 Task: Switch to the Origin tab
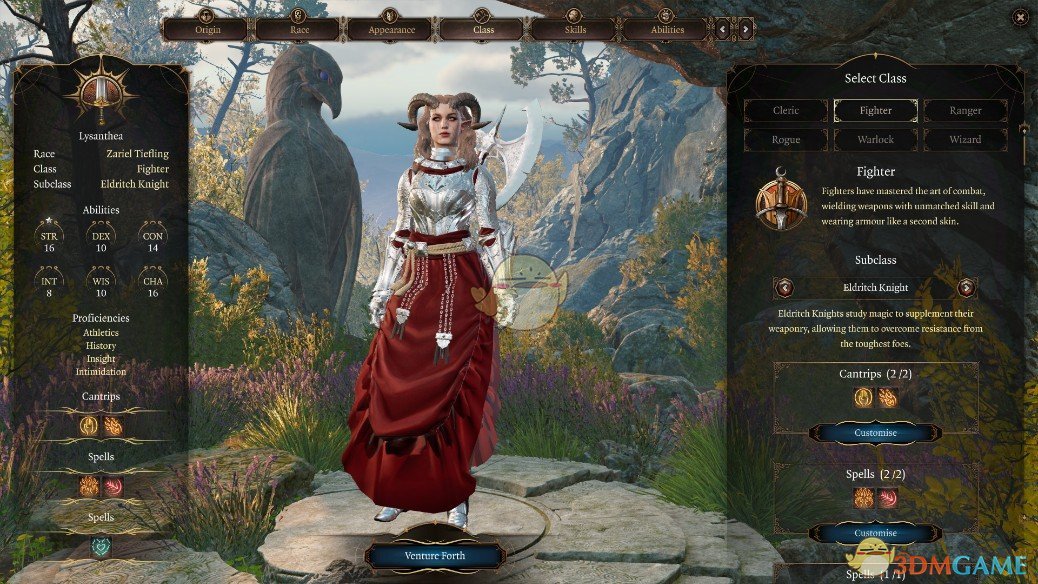point(207,29)
